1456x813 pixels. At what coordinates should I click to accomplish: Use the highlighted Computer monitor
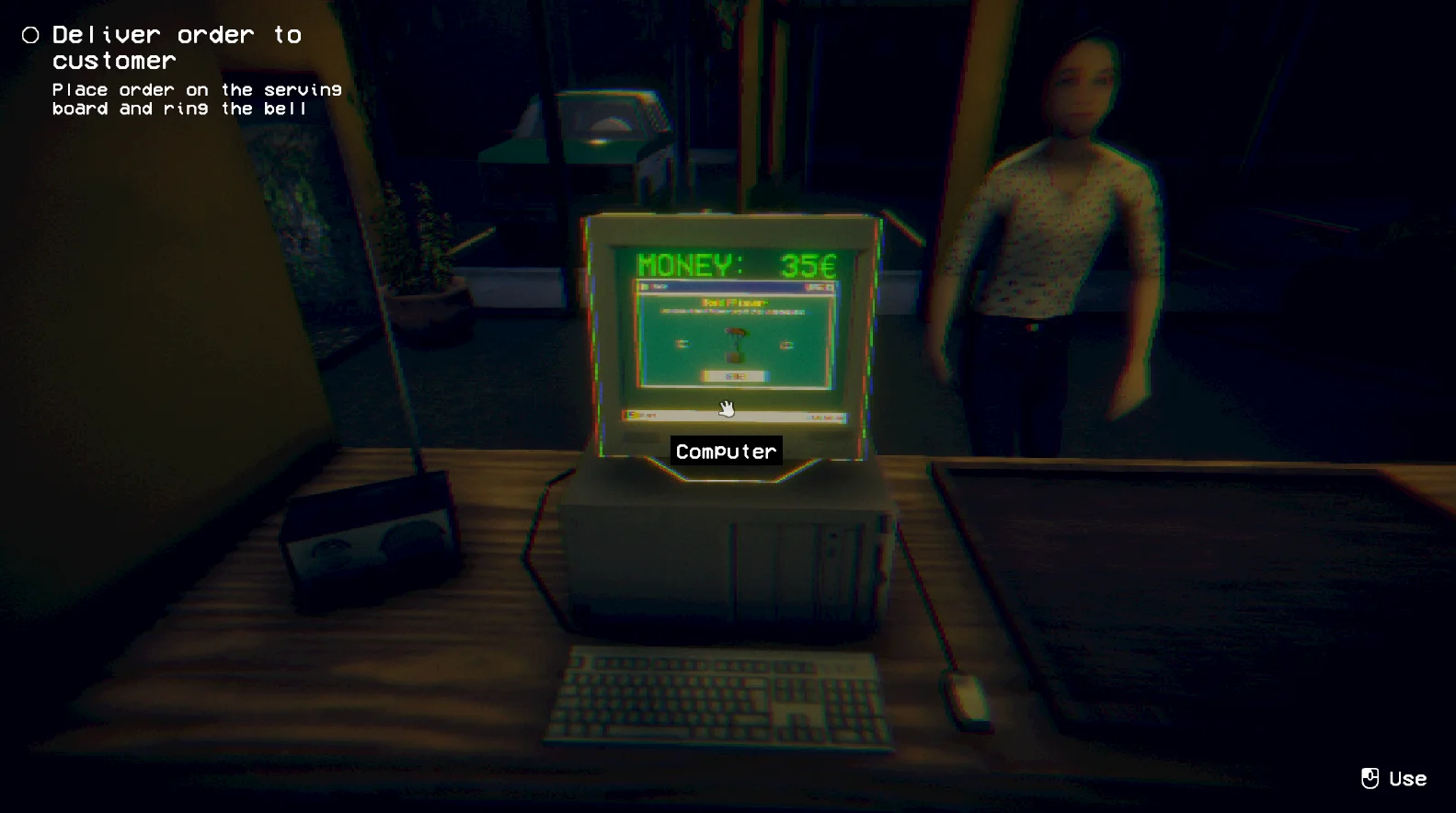click(x=733, y=338)
